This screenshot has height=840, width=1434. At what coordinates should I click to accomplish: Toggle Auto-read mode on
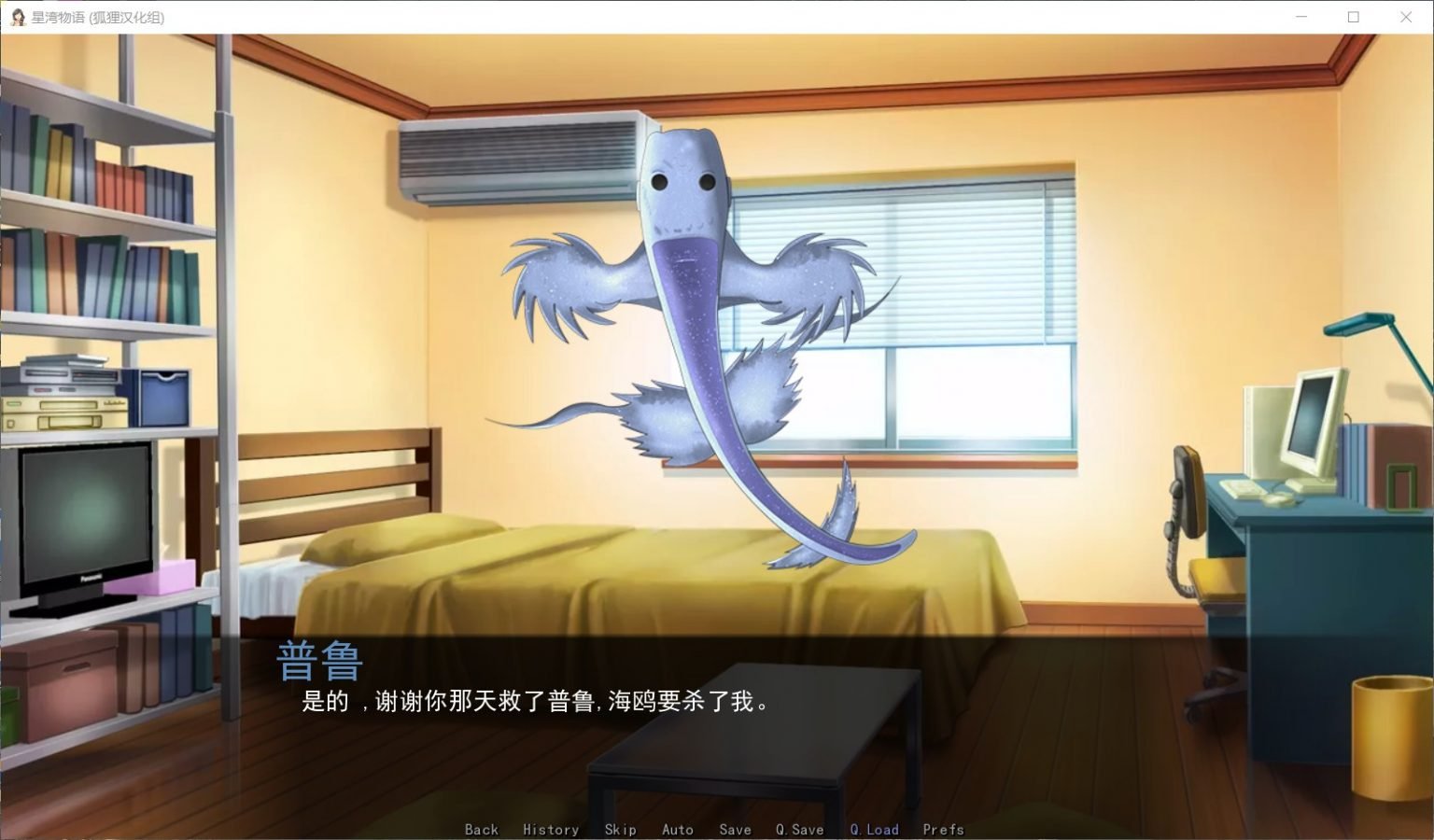[678, 829]
